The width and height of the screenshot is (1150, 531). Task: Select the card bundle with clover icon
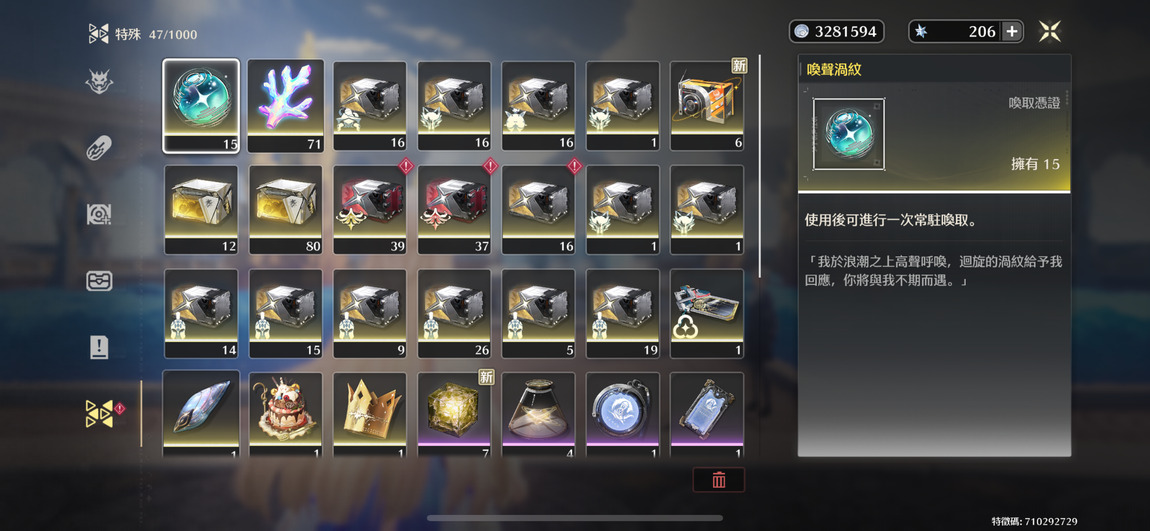click(707, 314)
